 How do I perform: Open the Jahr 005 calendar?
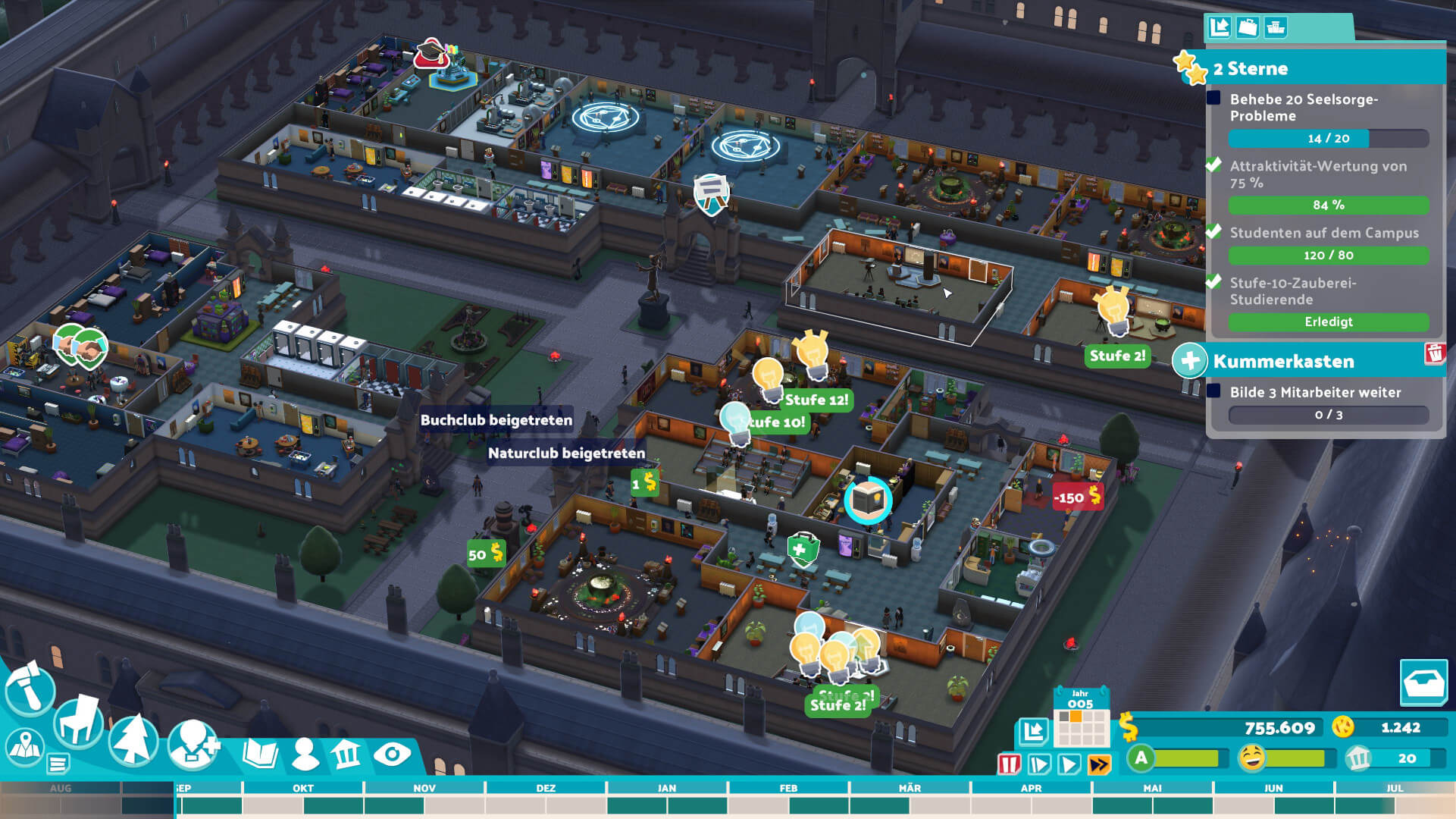pos(1081,717)
